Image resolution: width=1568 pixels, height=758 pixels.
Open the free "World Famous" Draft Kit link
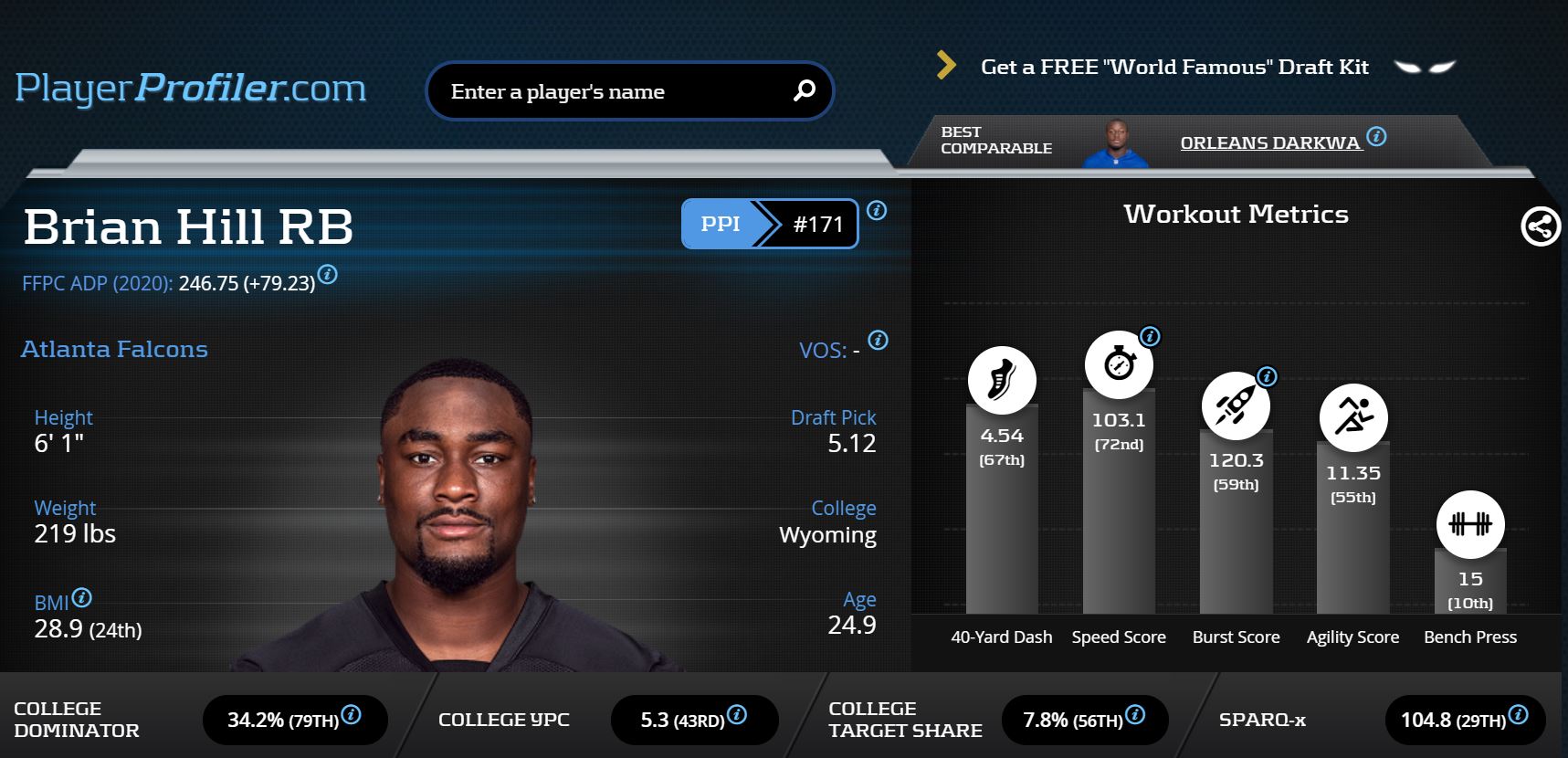point(1173,67)
